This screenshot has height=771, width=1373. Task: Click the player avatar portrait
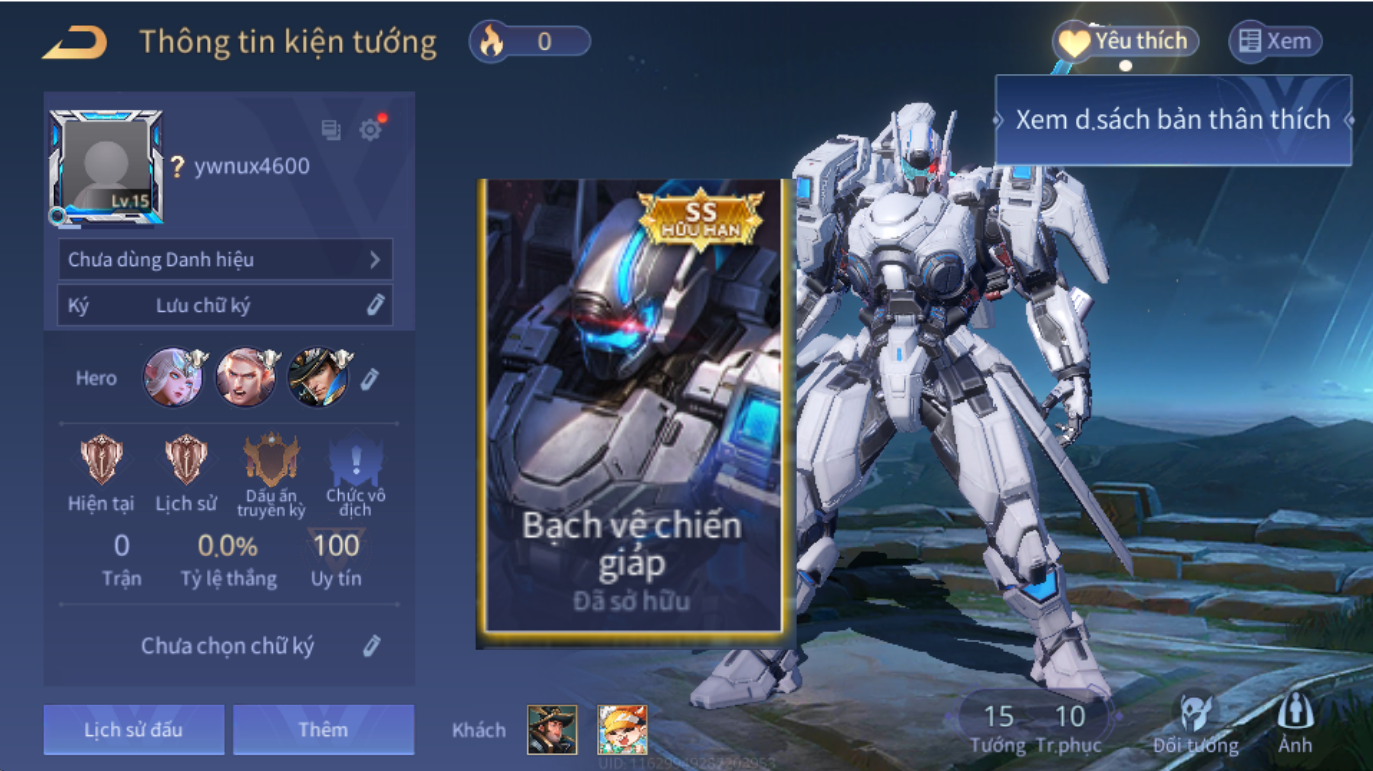[x=106, y=166]
